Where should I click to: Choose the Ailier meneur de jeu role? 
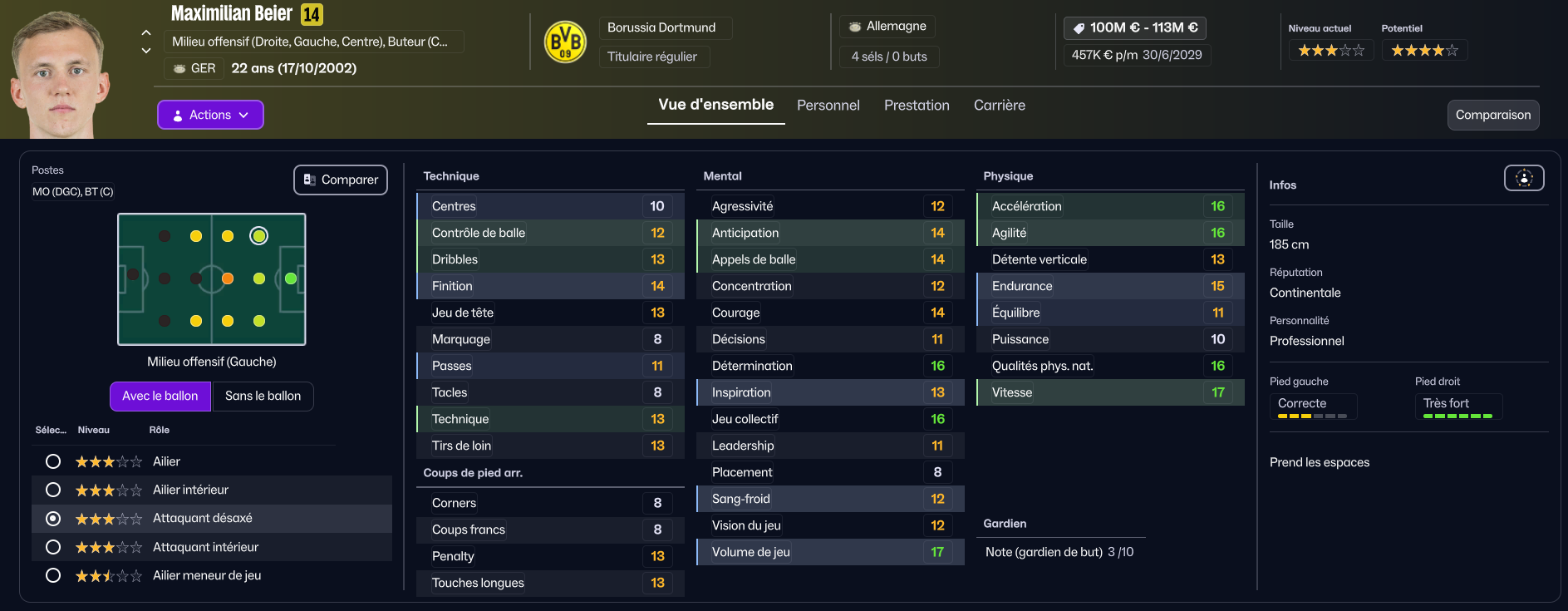tap(53, 575)
